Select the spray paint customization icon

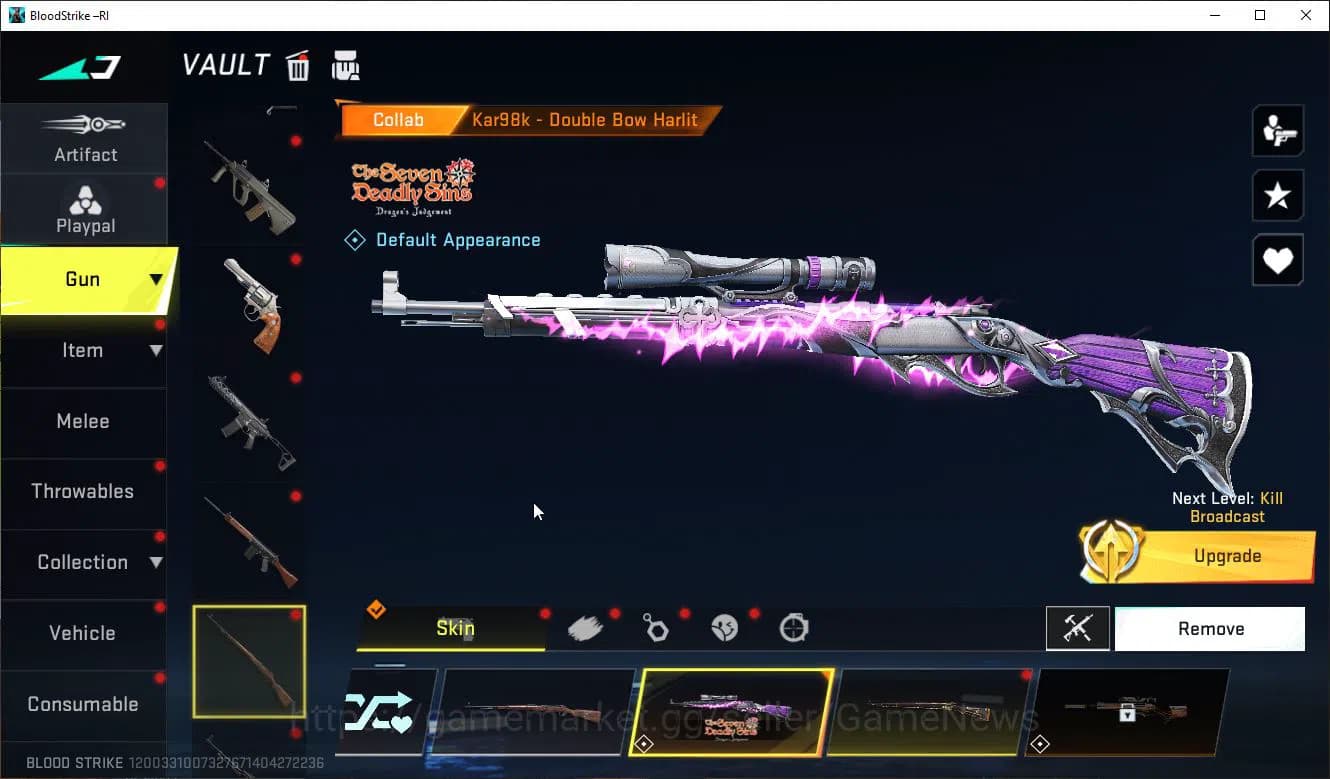(587, 626)
